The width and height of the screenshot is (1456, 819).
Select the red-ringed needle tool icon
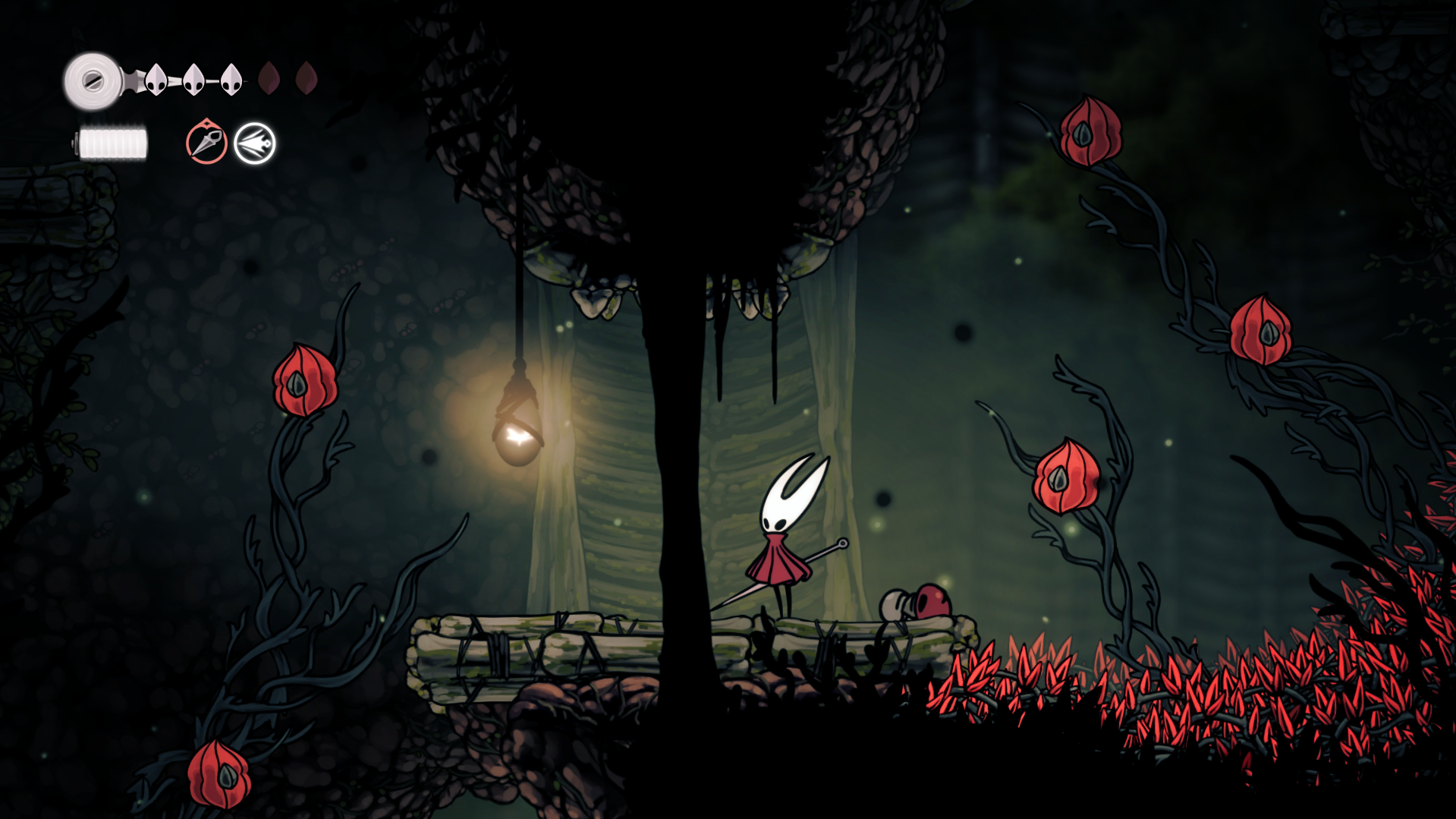[206, 143]
